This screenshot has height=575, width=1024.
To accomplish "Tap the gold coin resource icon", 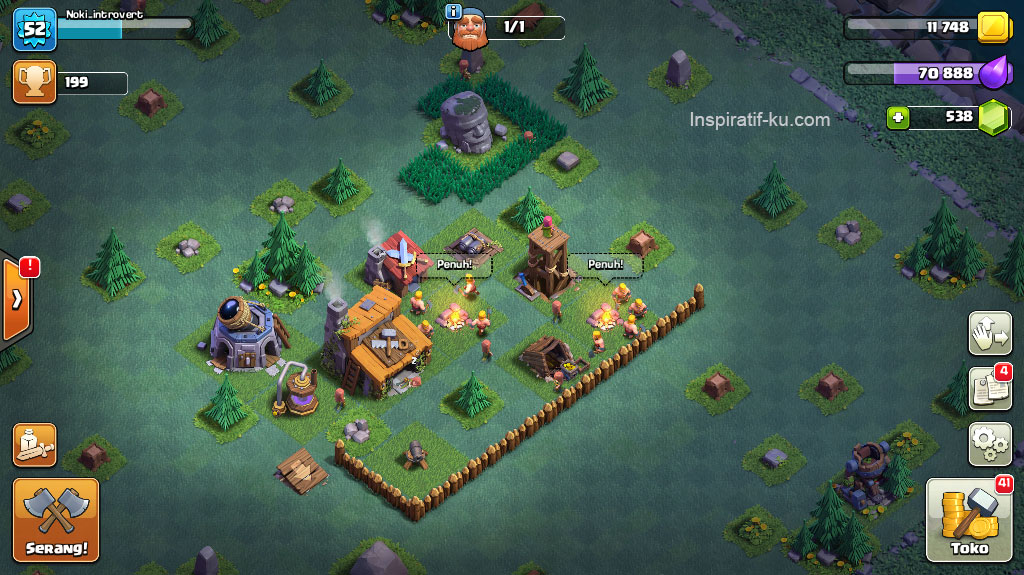I will click(993, 27).
